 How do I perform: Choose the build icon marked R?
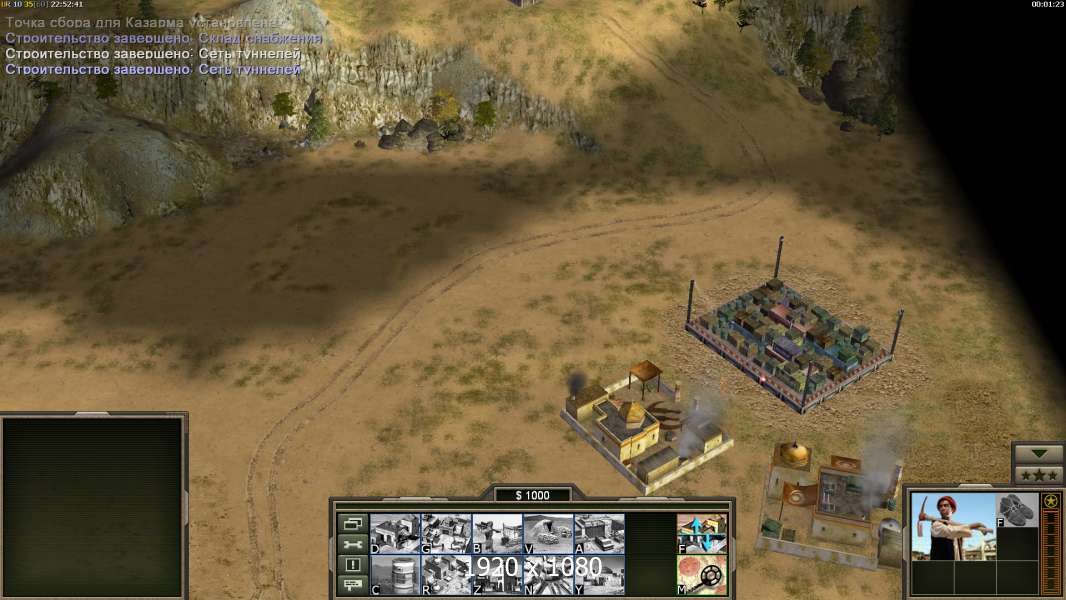(446, 574)
